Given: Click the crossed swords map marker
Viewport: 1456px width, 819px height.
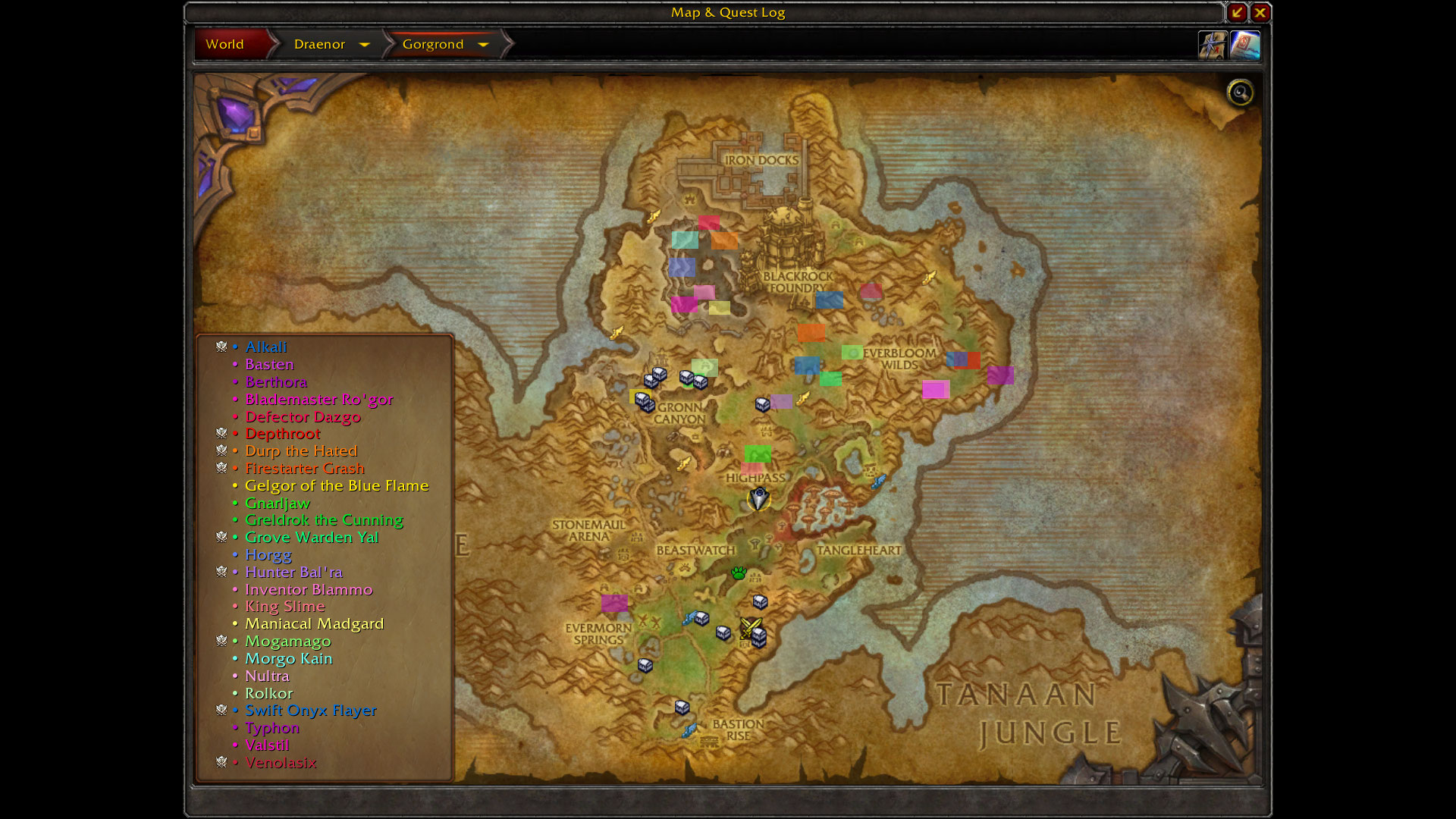Looking at the screenshot, I should coord(750,626).
